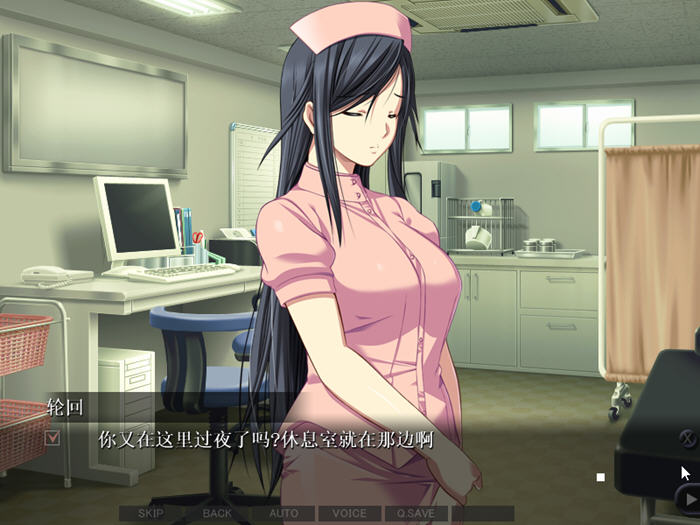Hide the dialogue box with the X icon
This screenshot has width=700, height=525.
coord(688,437)
